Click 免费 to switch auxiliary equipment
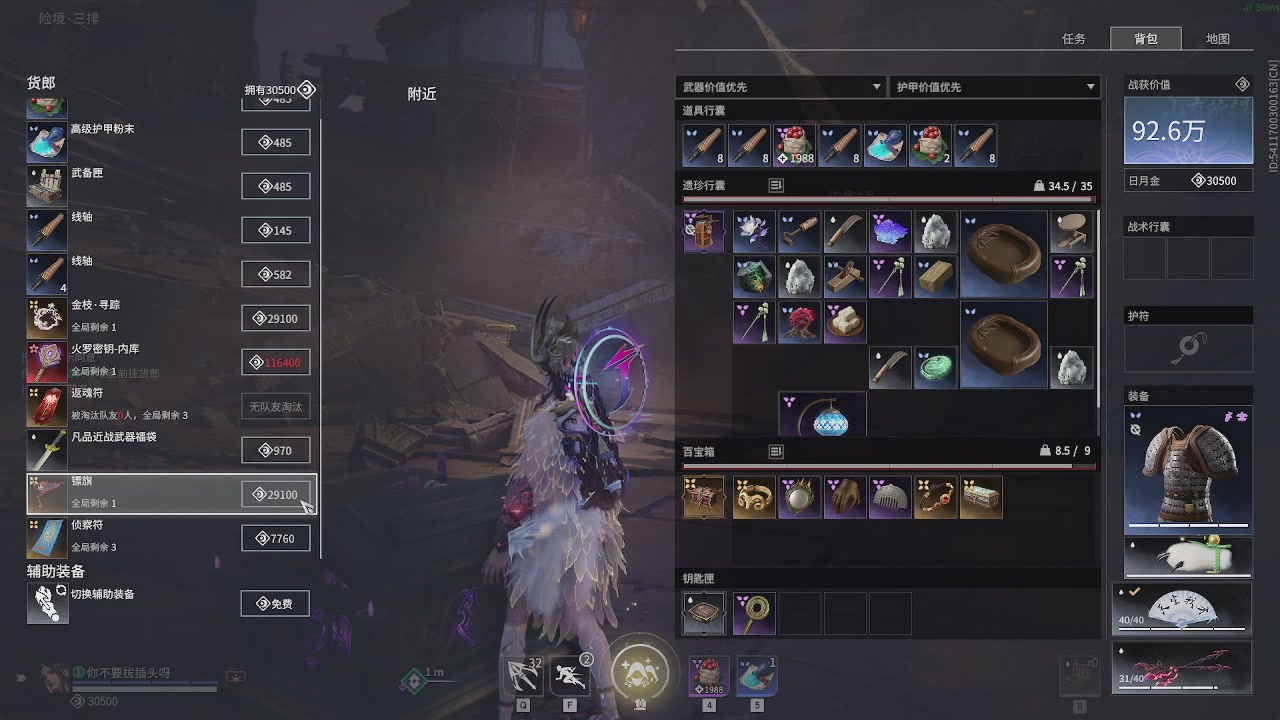Screen dimensions: 1280x720 [275, 603]
